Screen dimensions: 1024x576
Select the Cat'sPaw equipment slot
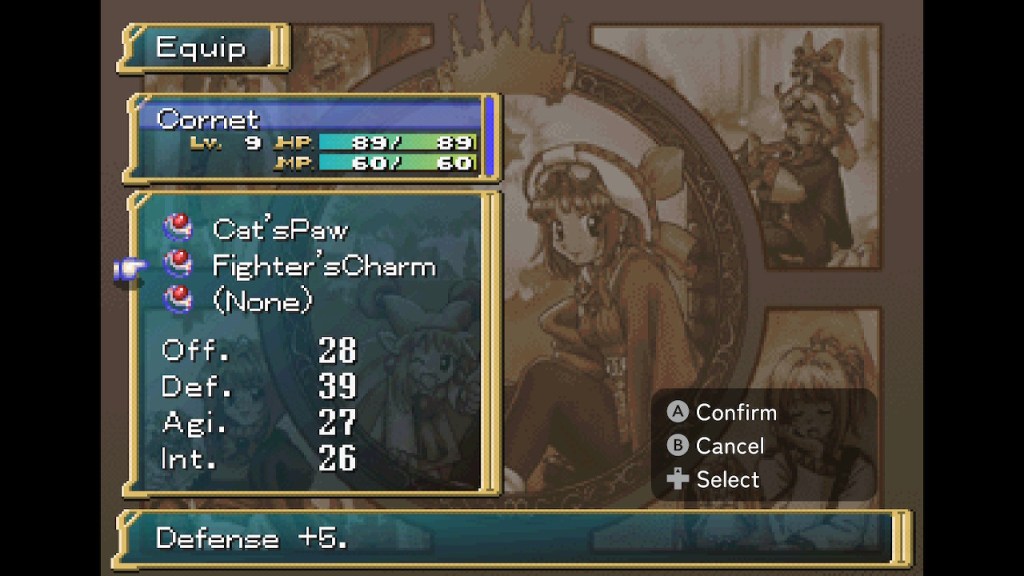[280, 230]
